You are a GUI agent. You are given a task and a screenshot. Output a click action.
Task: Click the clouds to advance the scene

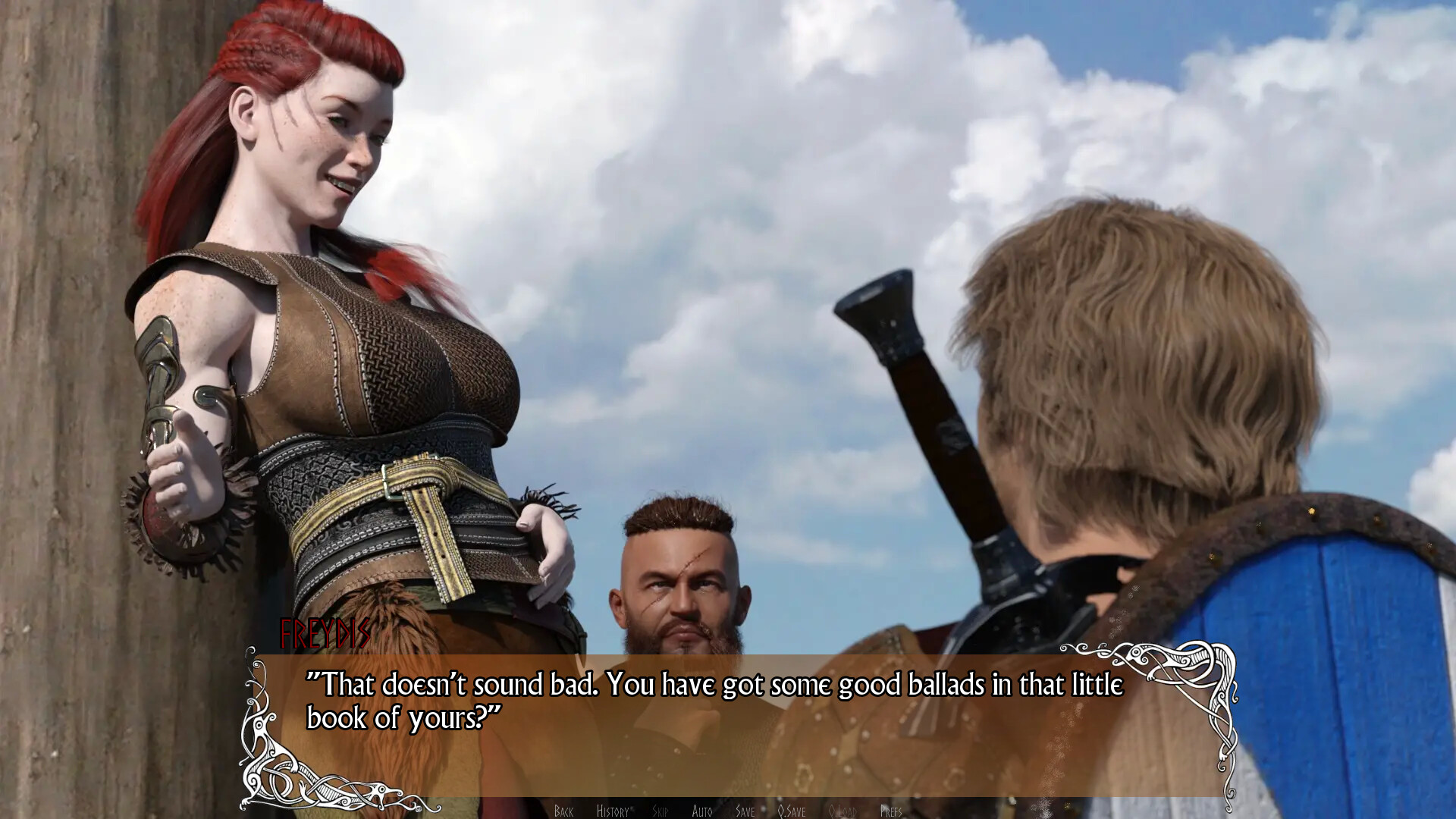758,114
